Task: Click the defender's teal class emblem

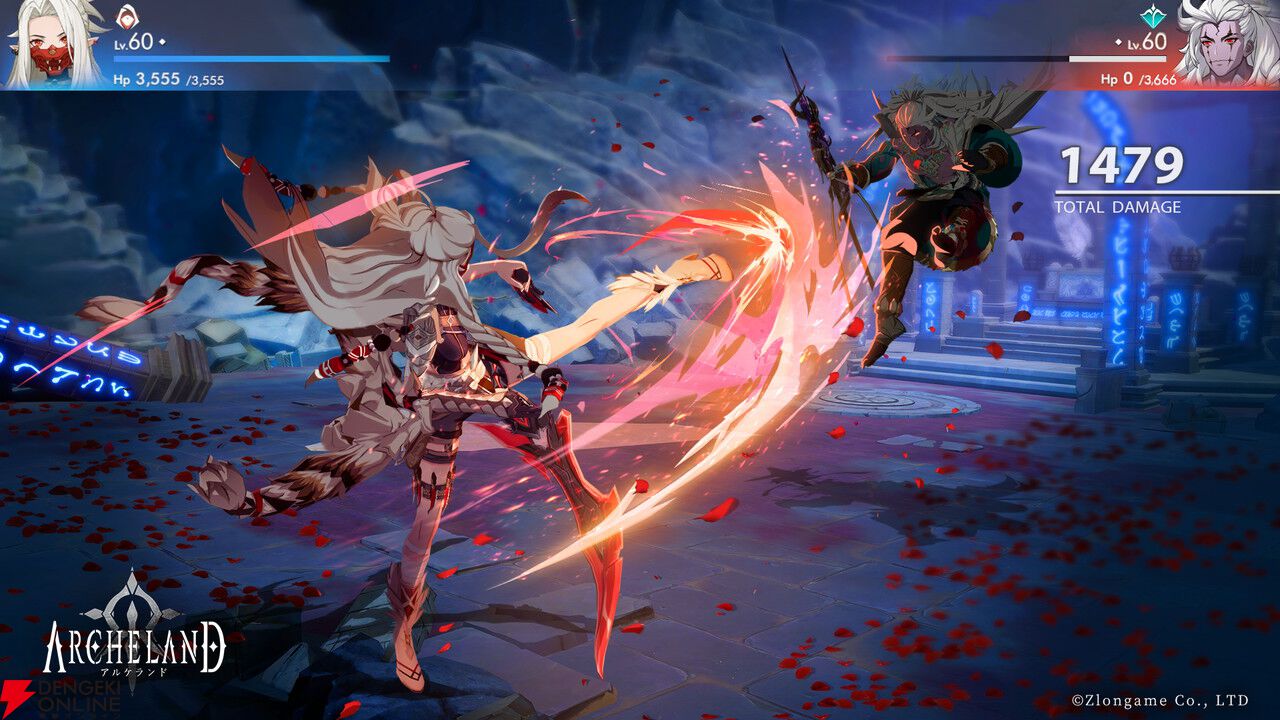Action: (x=1153, y=17)
